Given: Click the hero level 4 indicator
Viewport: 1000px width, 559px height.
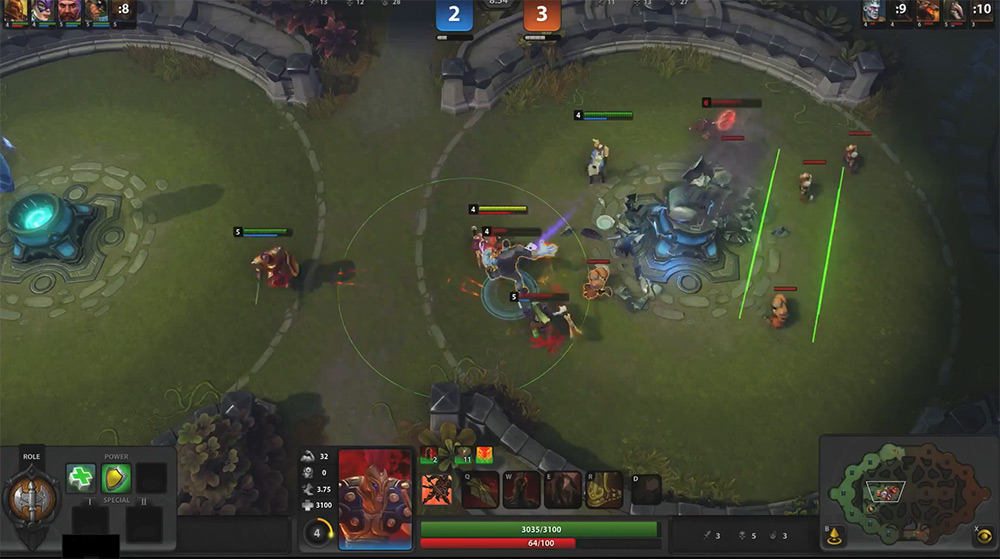Looking at the screenshot, I should point(317,532).
